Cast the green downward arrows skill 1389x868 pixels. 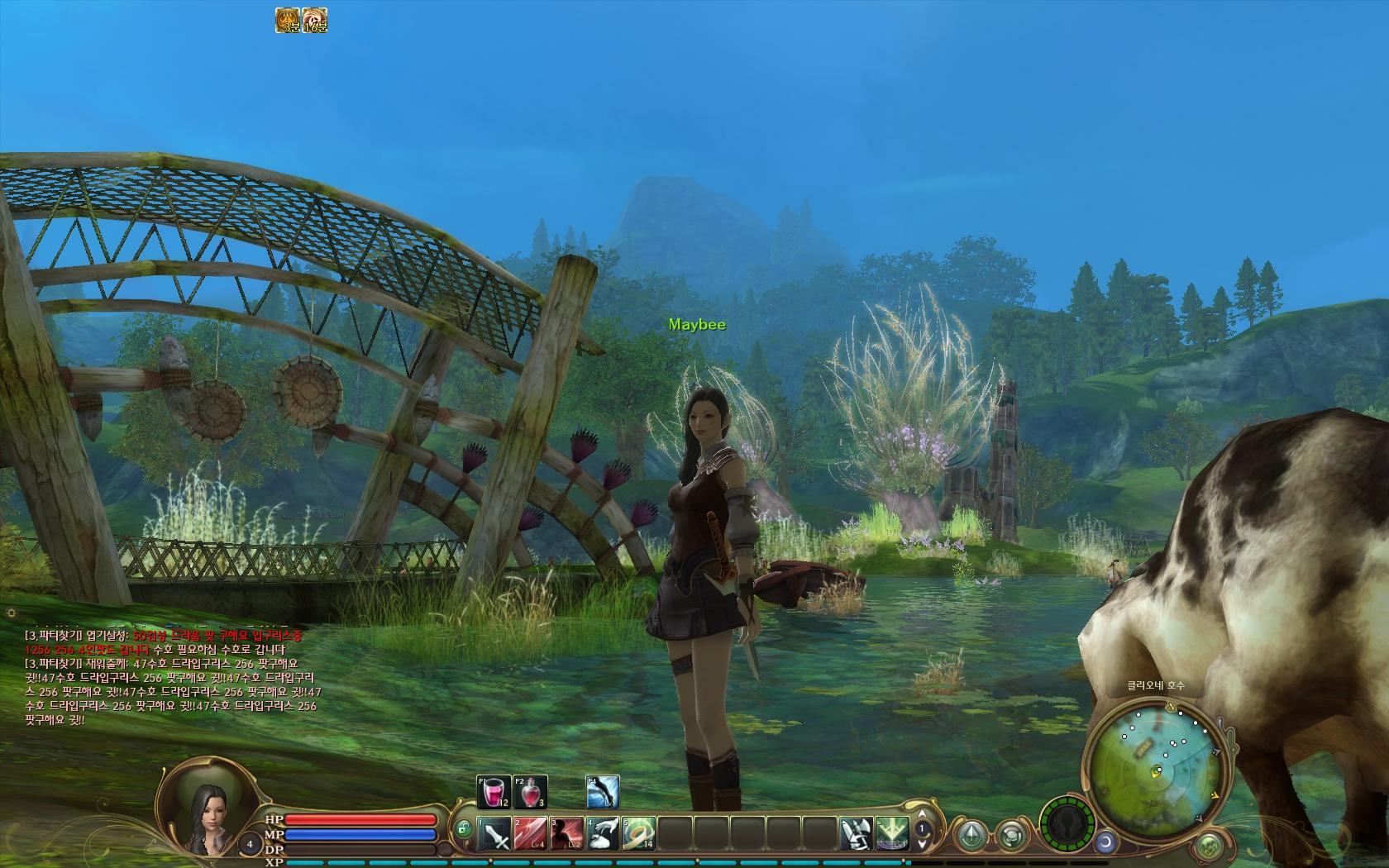tap(893, 833)
